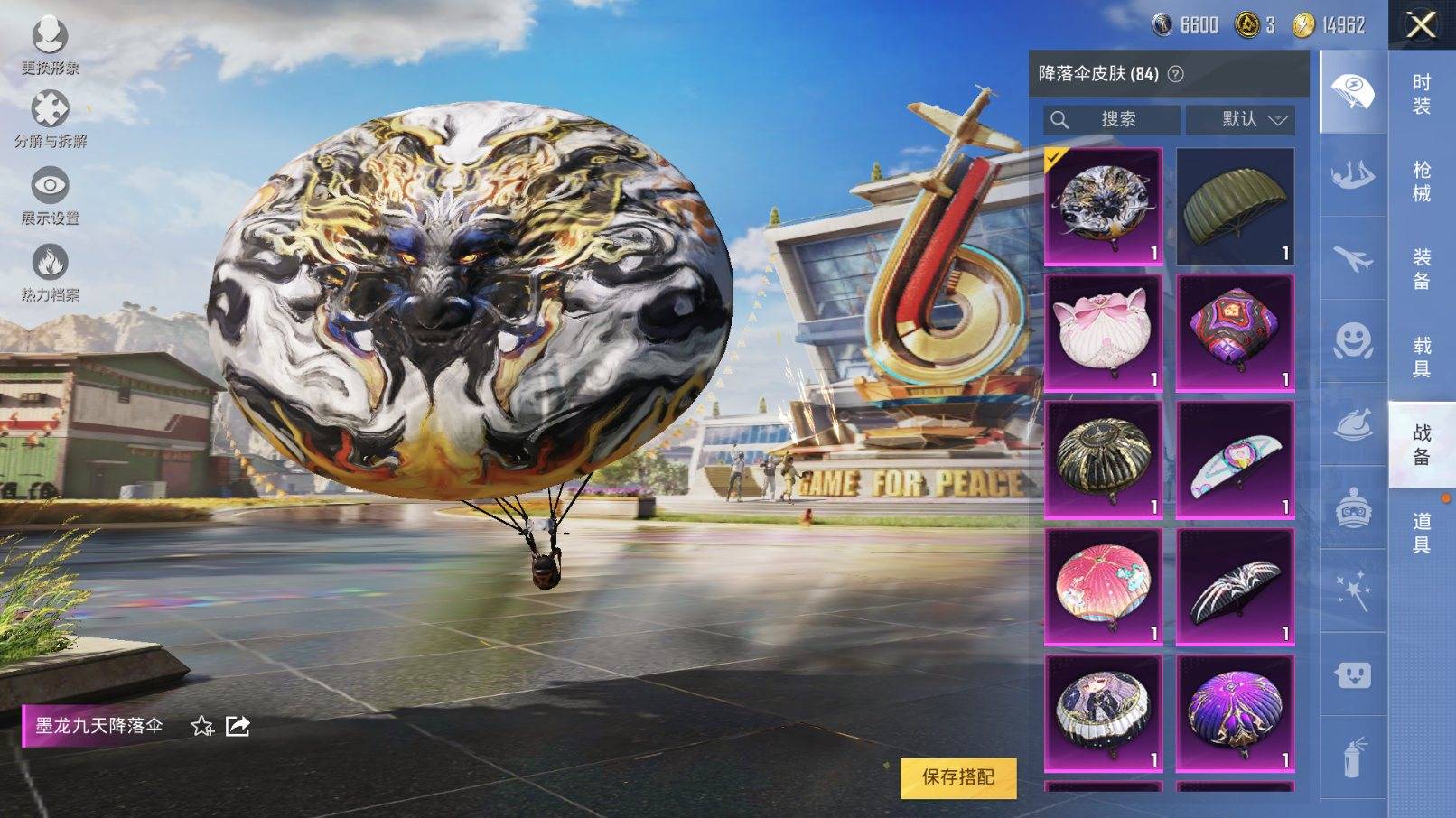Switch to the 时装 fashion tab
Screen dimensions: 1456x818
tap(1422, 94)
